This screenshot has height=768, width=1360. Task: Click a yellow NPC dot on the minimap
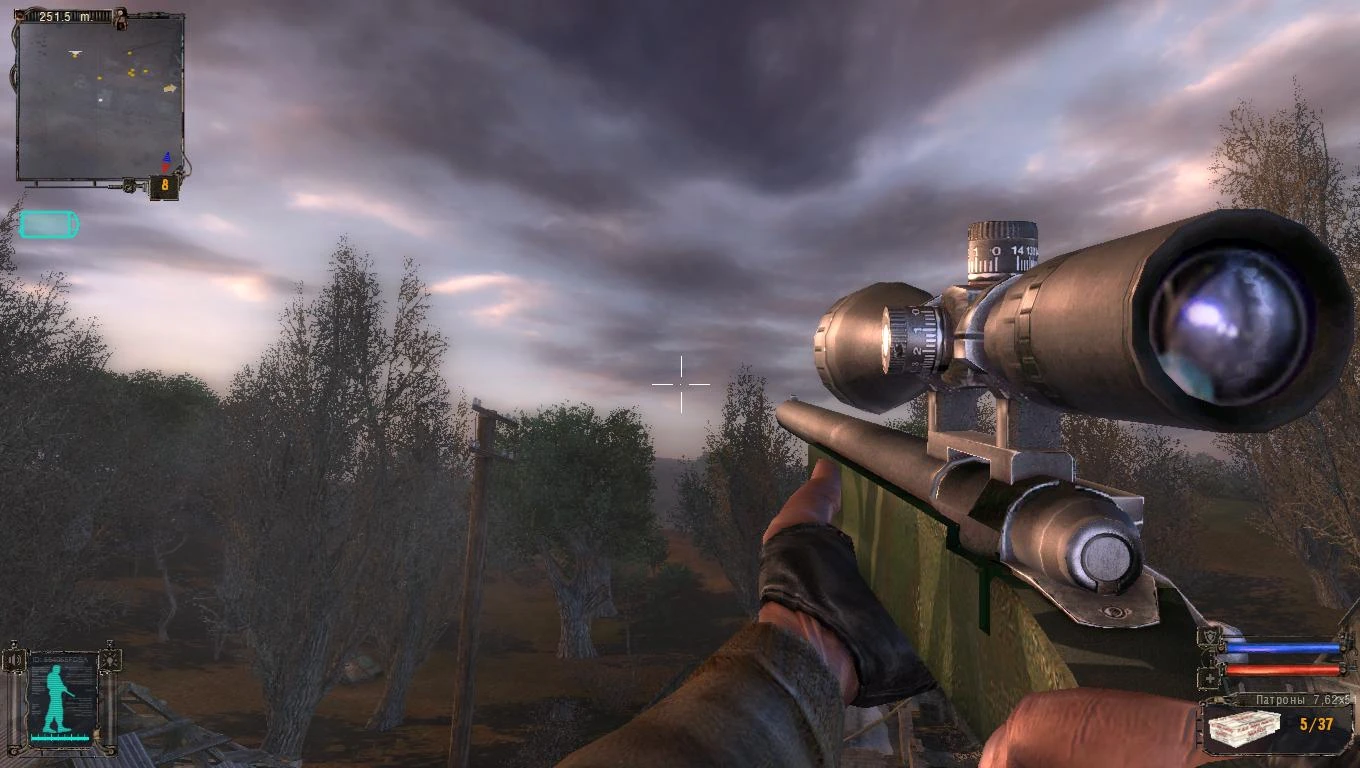131,72
